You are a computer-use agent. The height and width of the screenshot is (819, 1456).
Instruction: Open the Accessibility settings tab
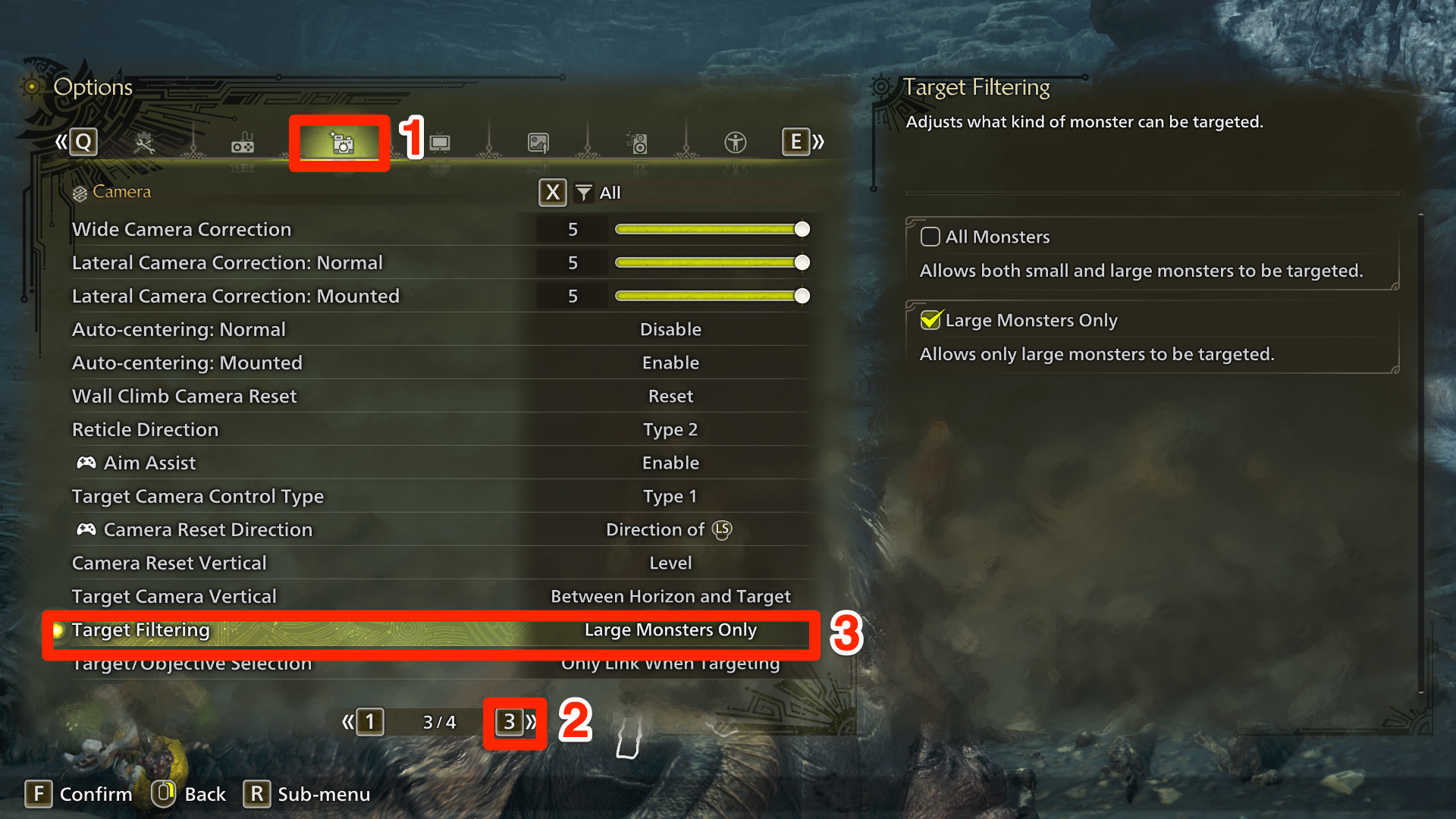tap(734, 142)
